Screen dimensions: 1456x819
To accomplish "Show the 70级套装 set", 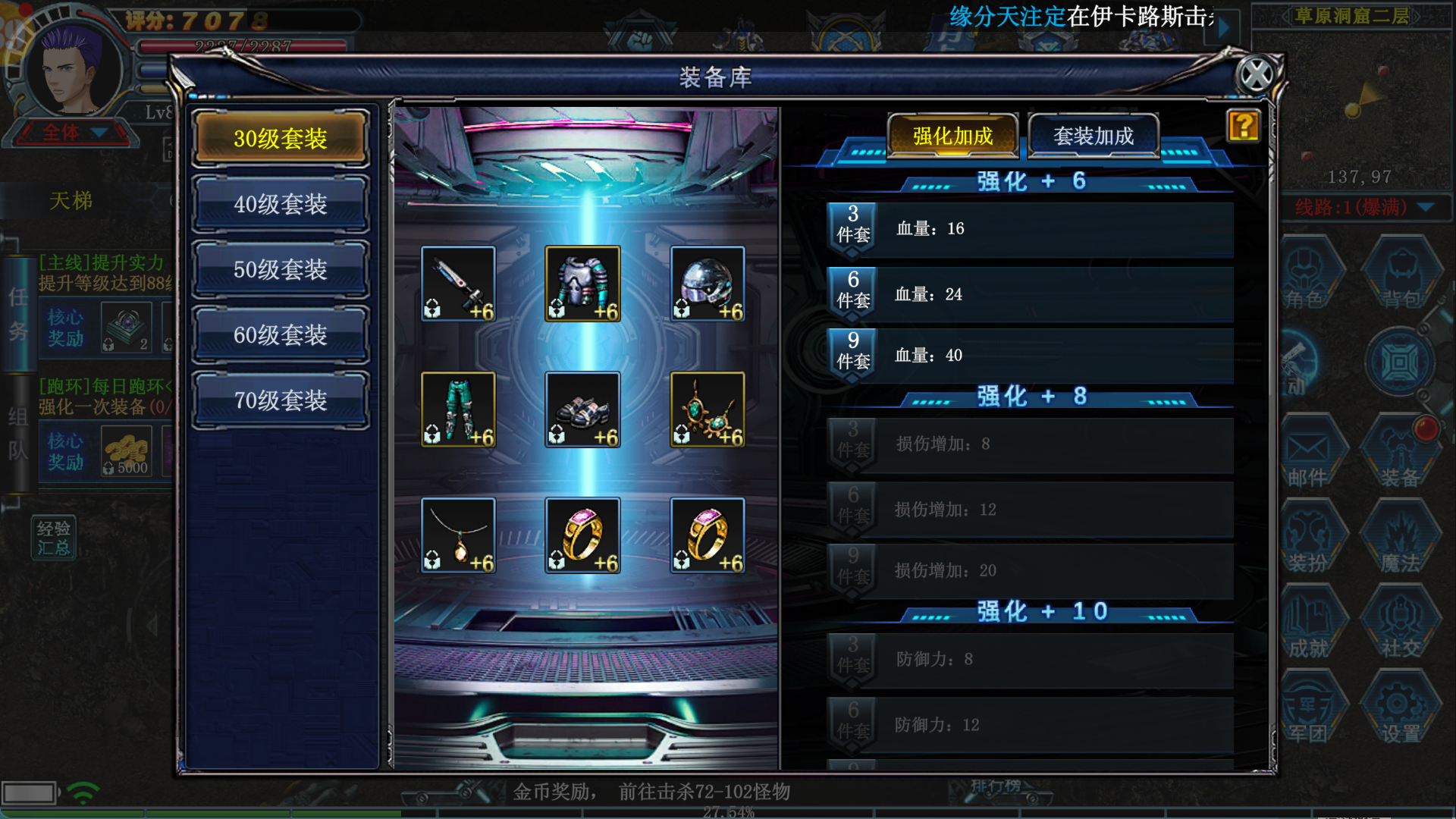I will pyautogui.click(x=281, y=400).
